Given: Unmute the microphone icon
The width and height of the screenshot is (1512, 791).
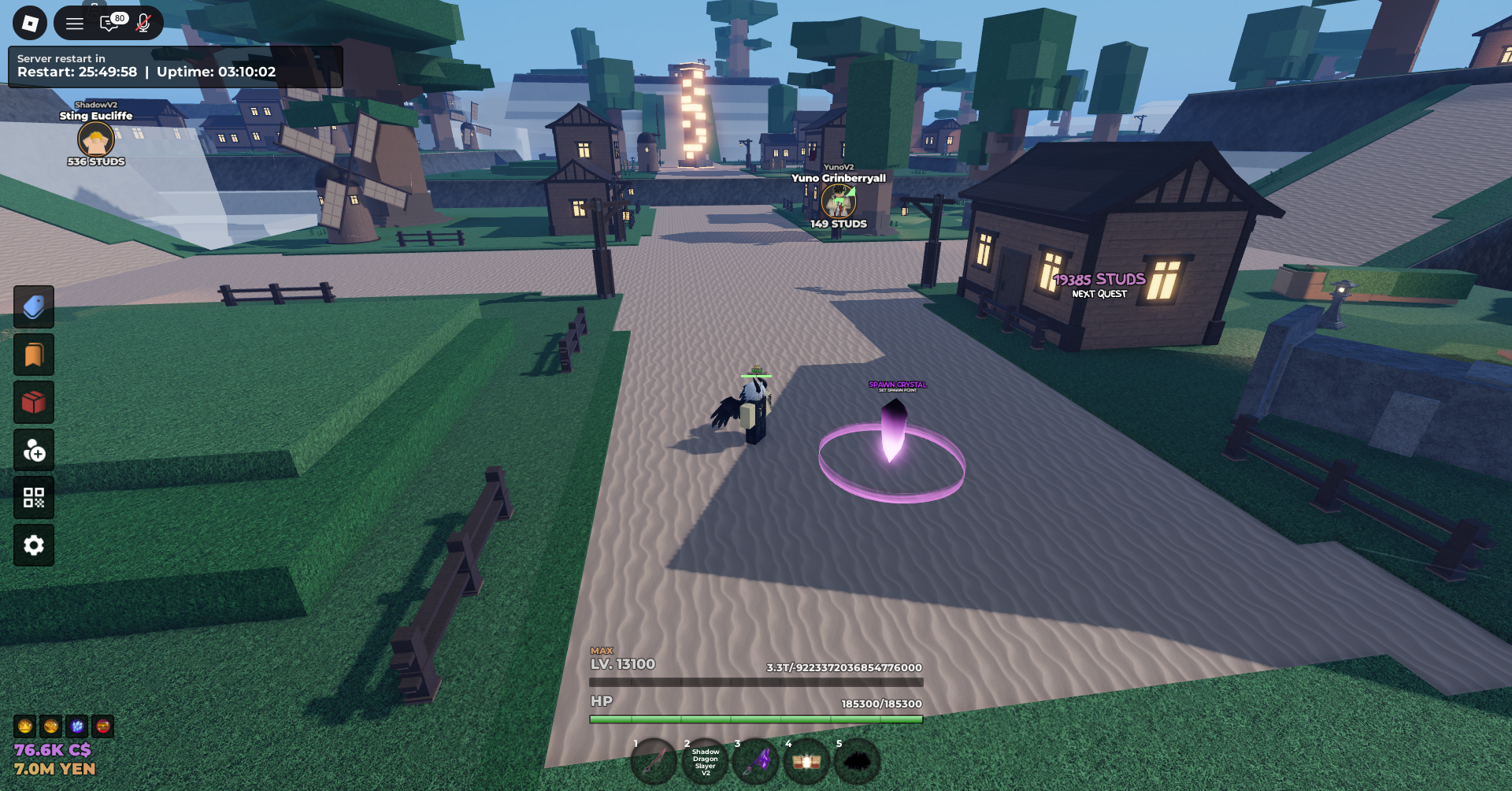Looking at the screenshot, I should 143,22.
